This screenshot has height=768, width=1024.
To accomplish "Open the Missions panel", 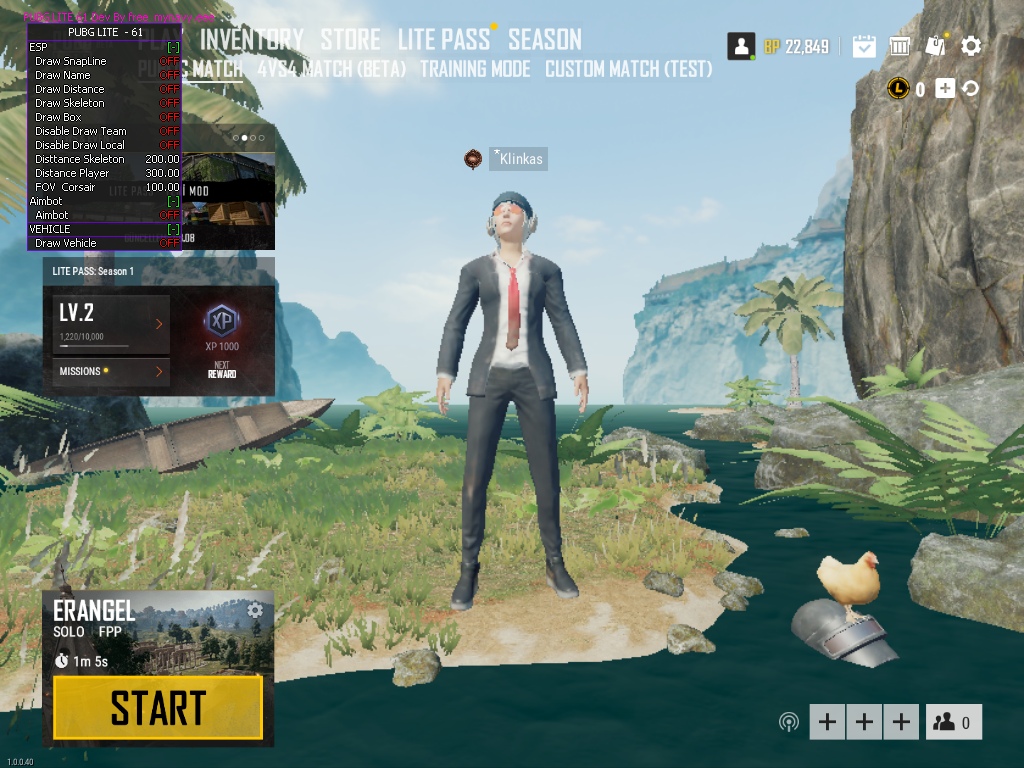I will (x=111, y=371).
